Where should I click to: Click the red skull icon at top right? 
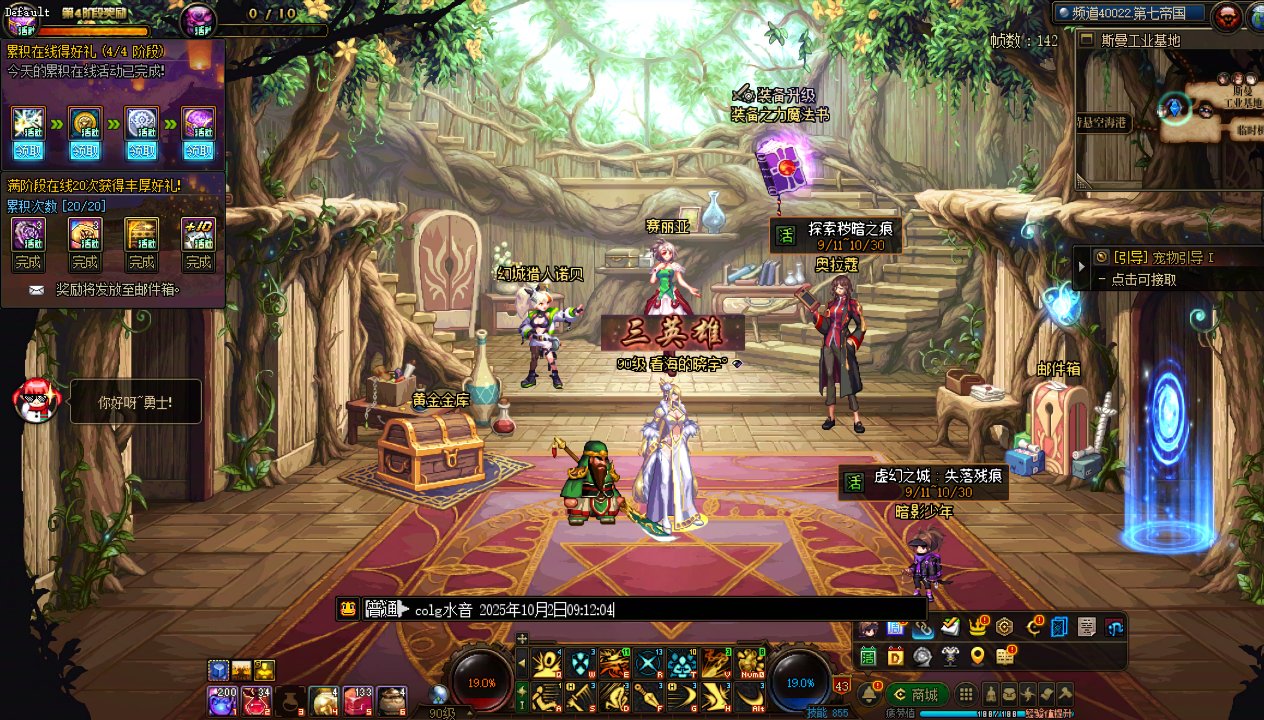tap(1225, 15)
